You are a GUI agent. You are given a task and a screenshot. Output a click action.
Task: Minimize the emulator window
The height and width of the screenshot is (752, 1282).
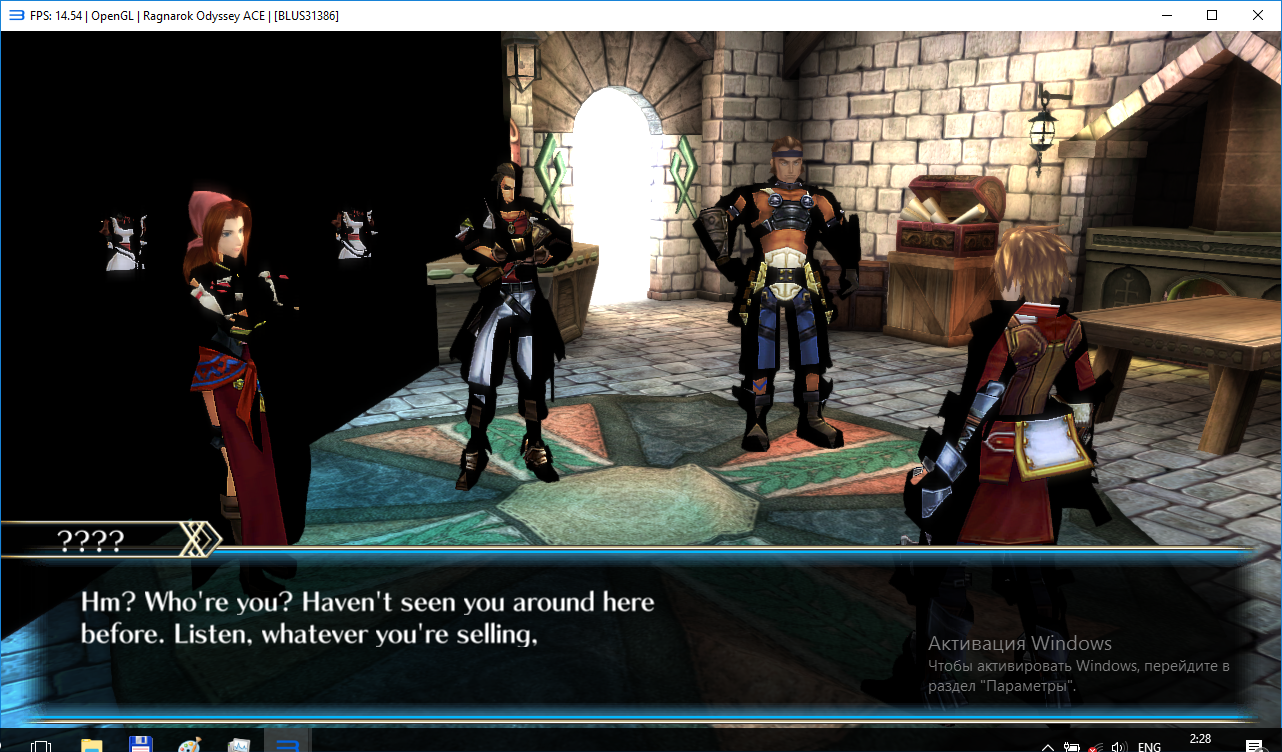(x=1166, y=15)
